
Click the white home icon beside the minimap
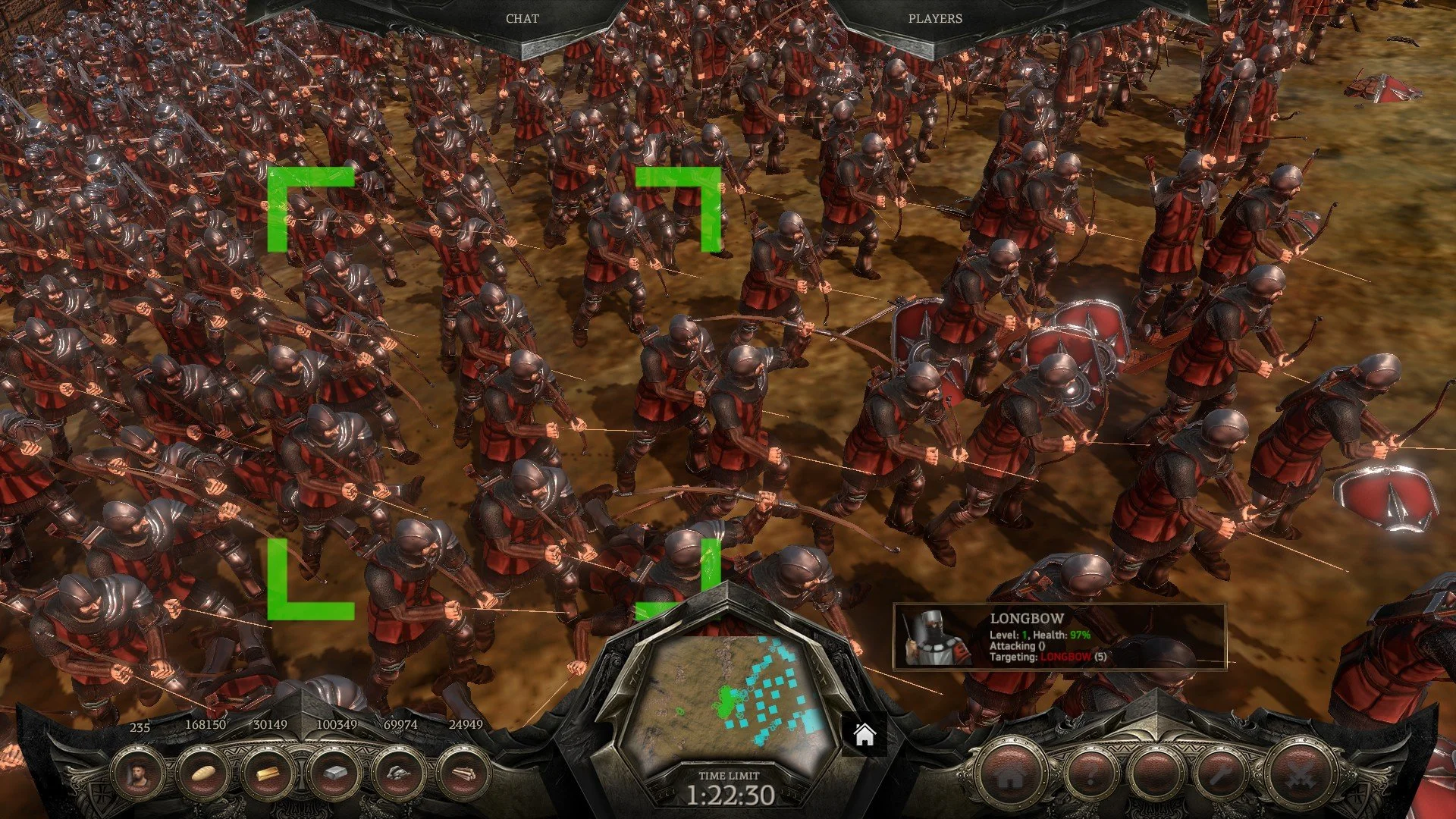click(x=864, y=735)
